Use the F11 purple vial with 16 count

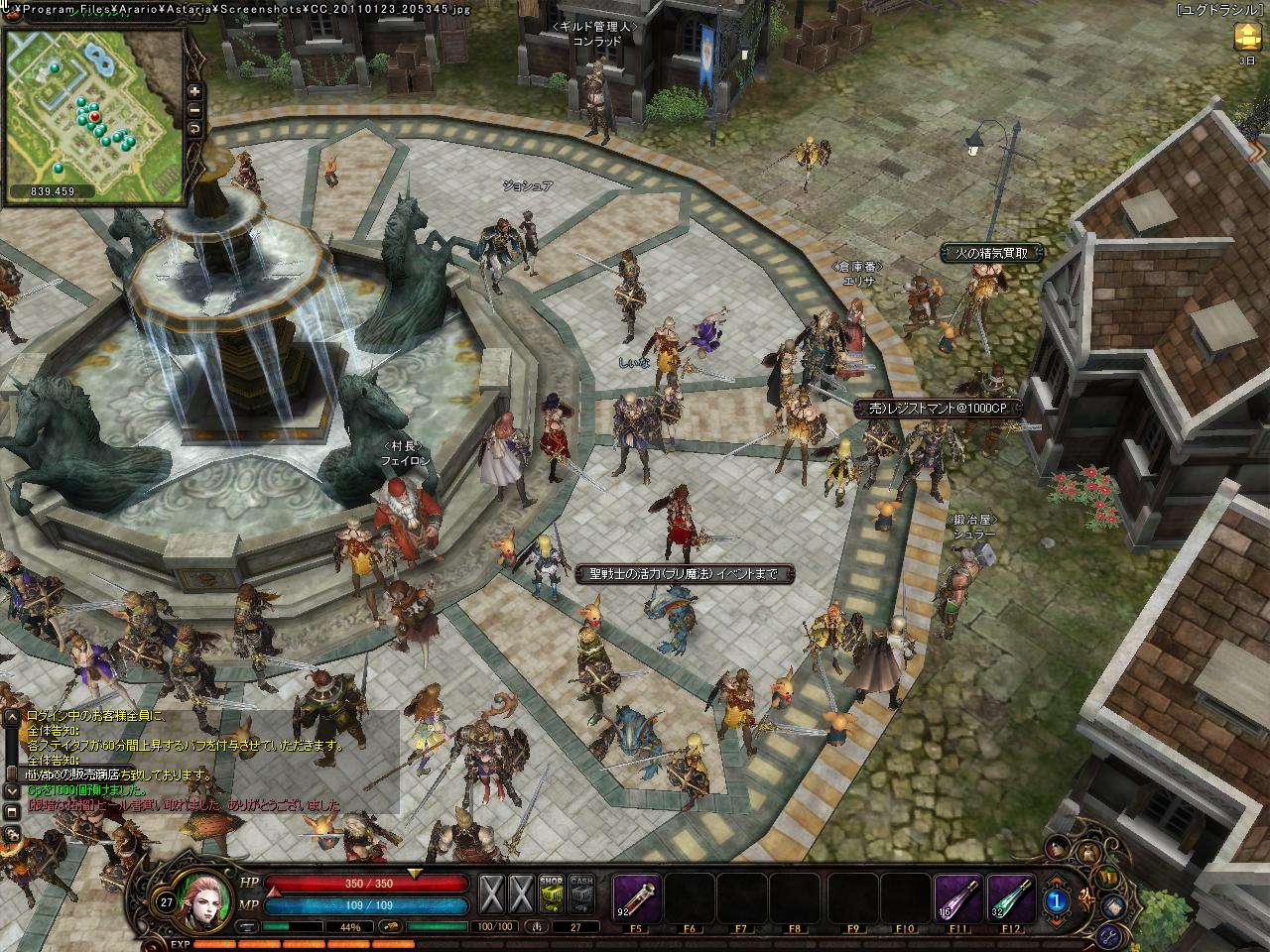pos(957,895)
